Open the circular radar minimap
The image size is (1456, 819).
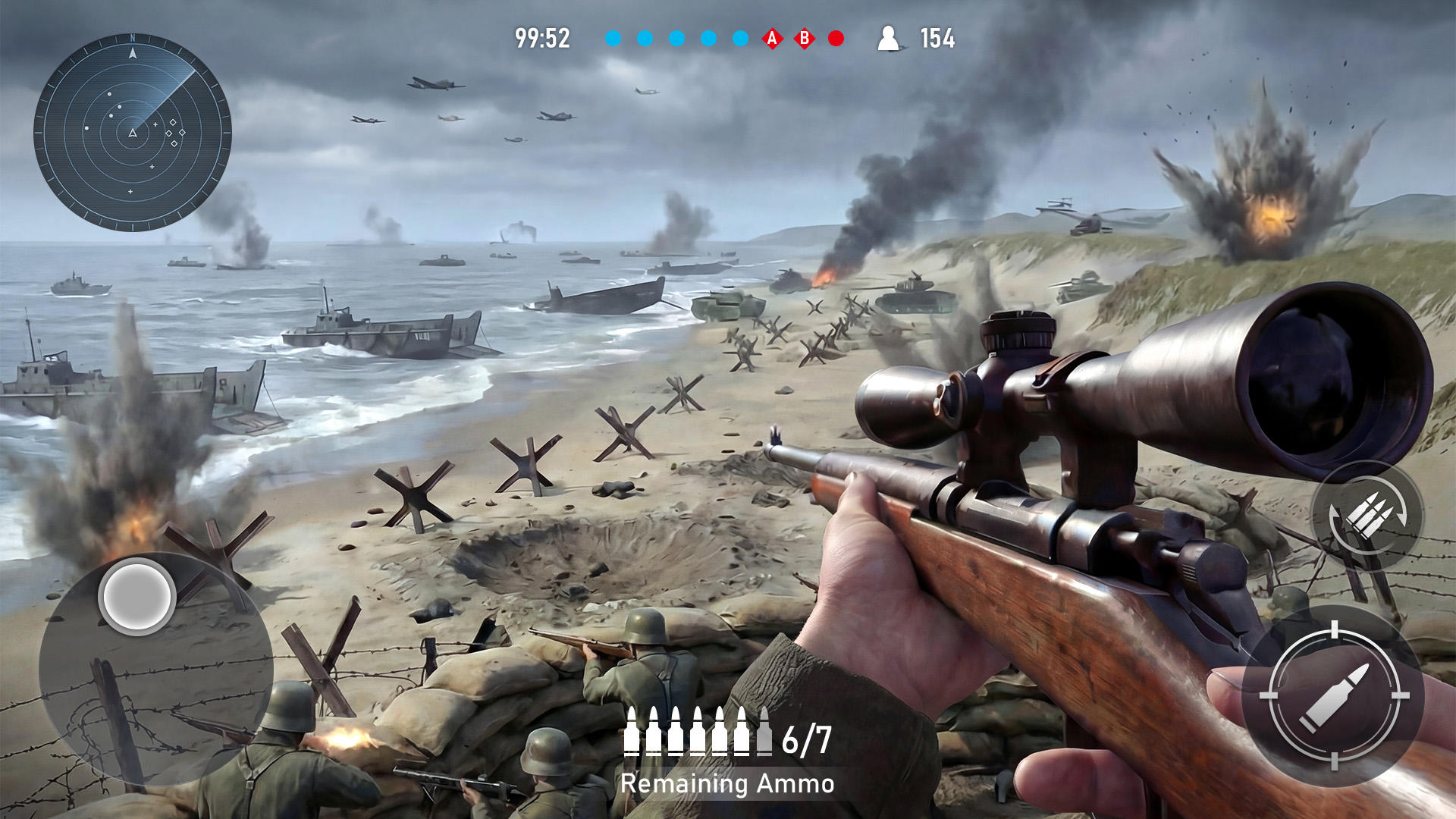[133, 133]
